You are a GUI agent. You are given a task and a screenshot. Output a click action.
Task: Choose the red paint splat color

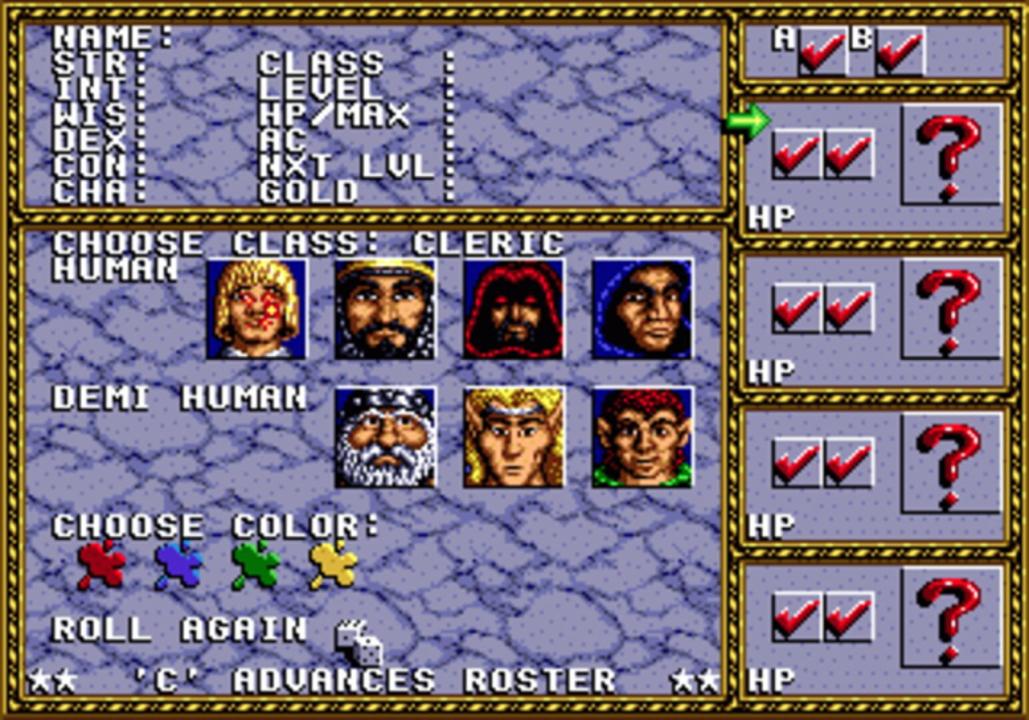coord(102,565)
